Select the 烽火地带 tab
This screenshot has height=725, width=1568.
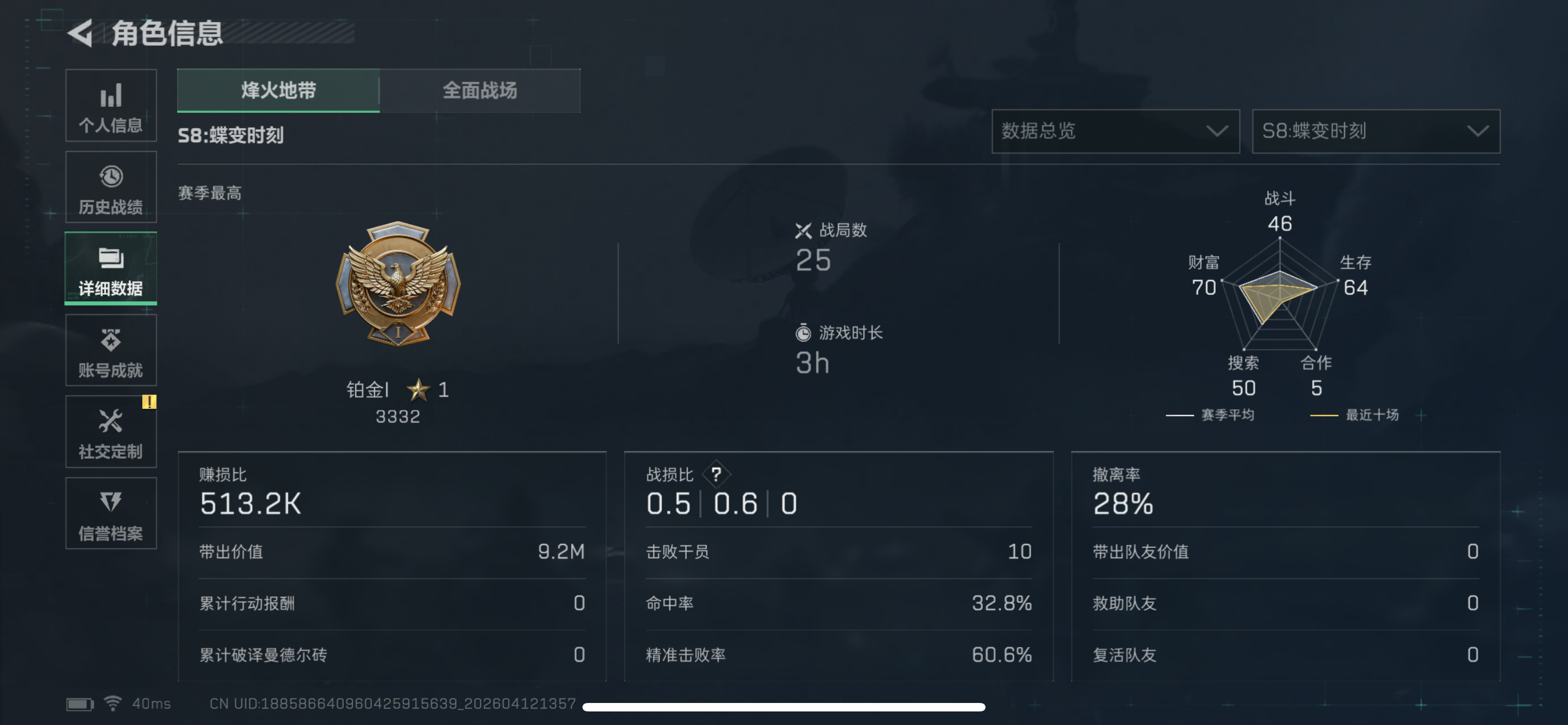(x=278, y=91)
